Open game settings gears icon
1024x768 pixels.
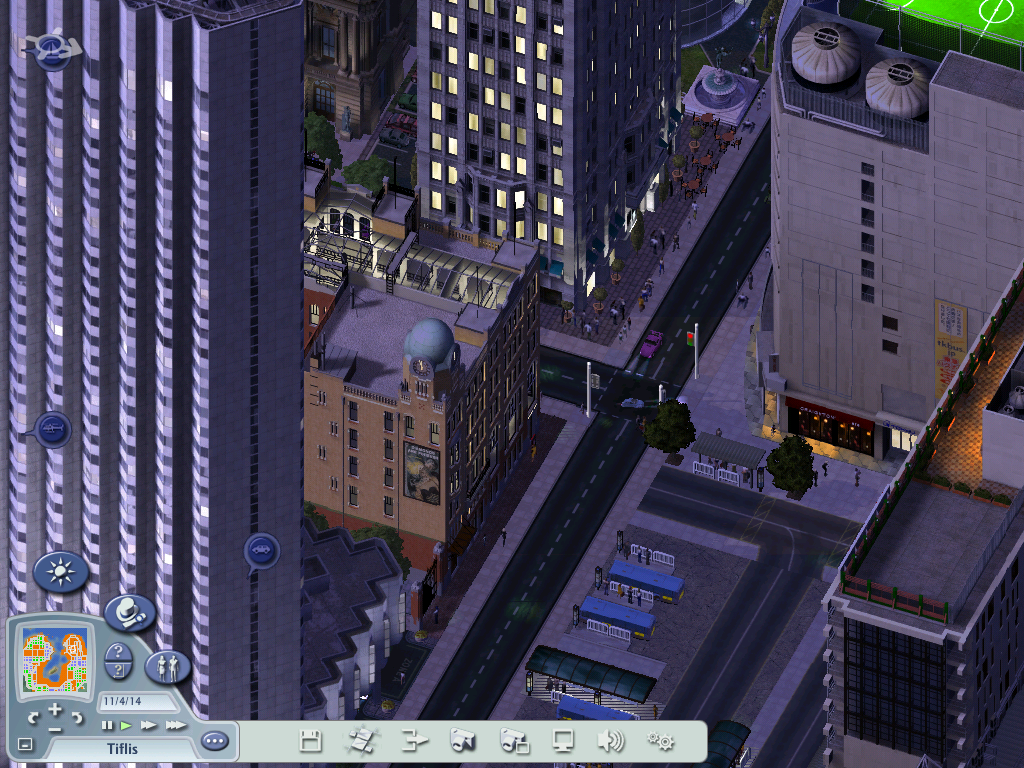[660, 741]
